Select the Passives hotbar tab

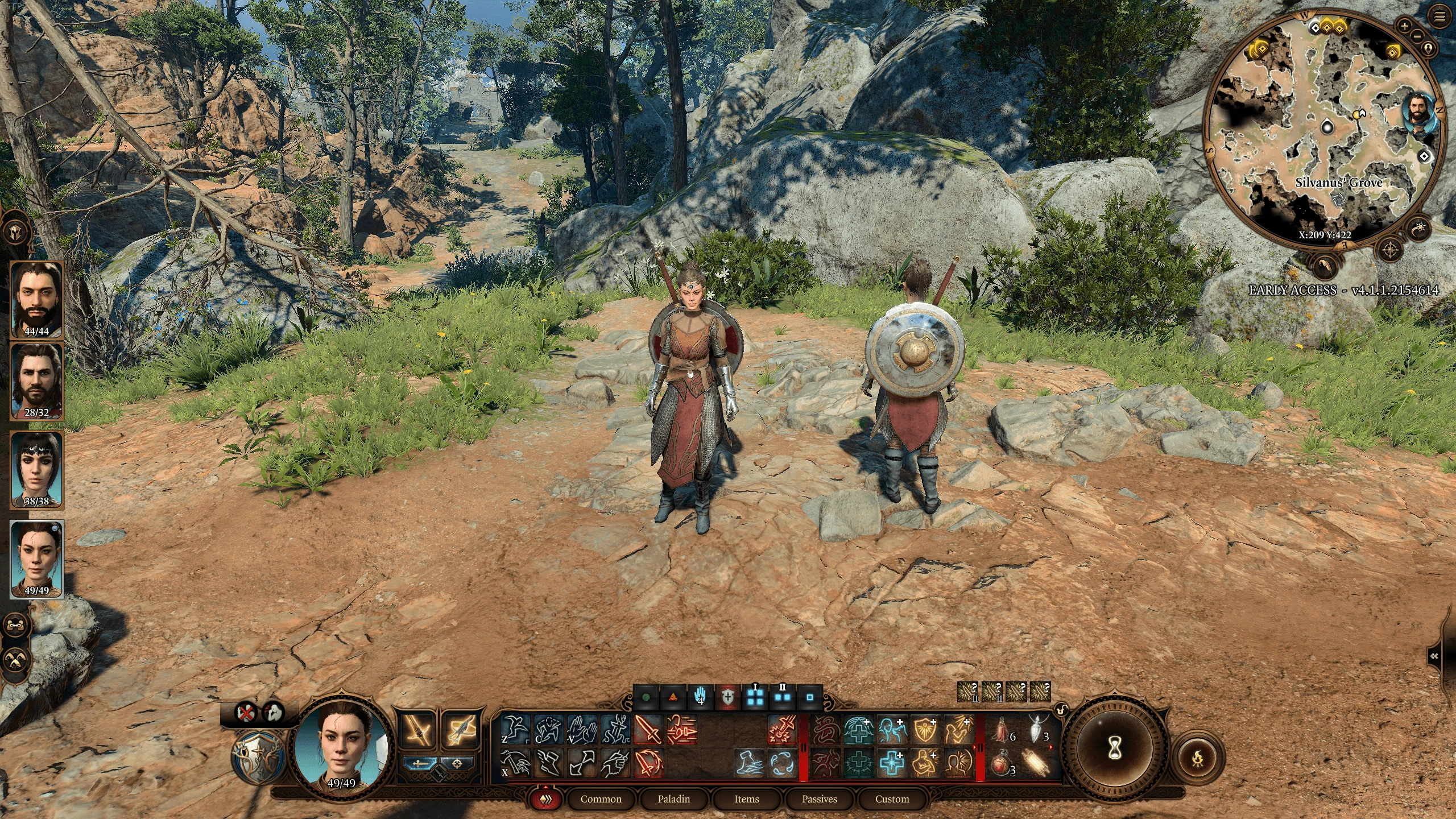(819, 799)
